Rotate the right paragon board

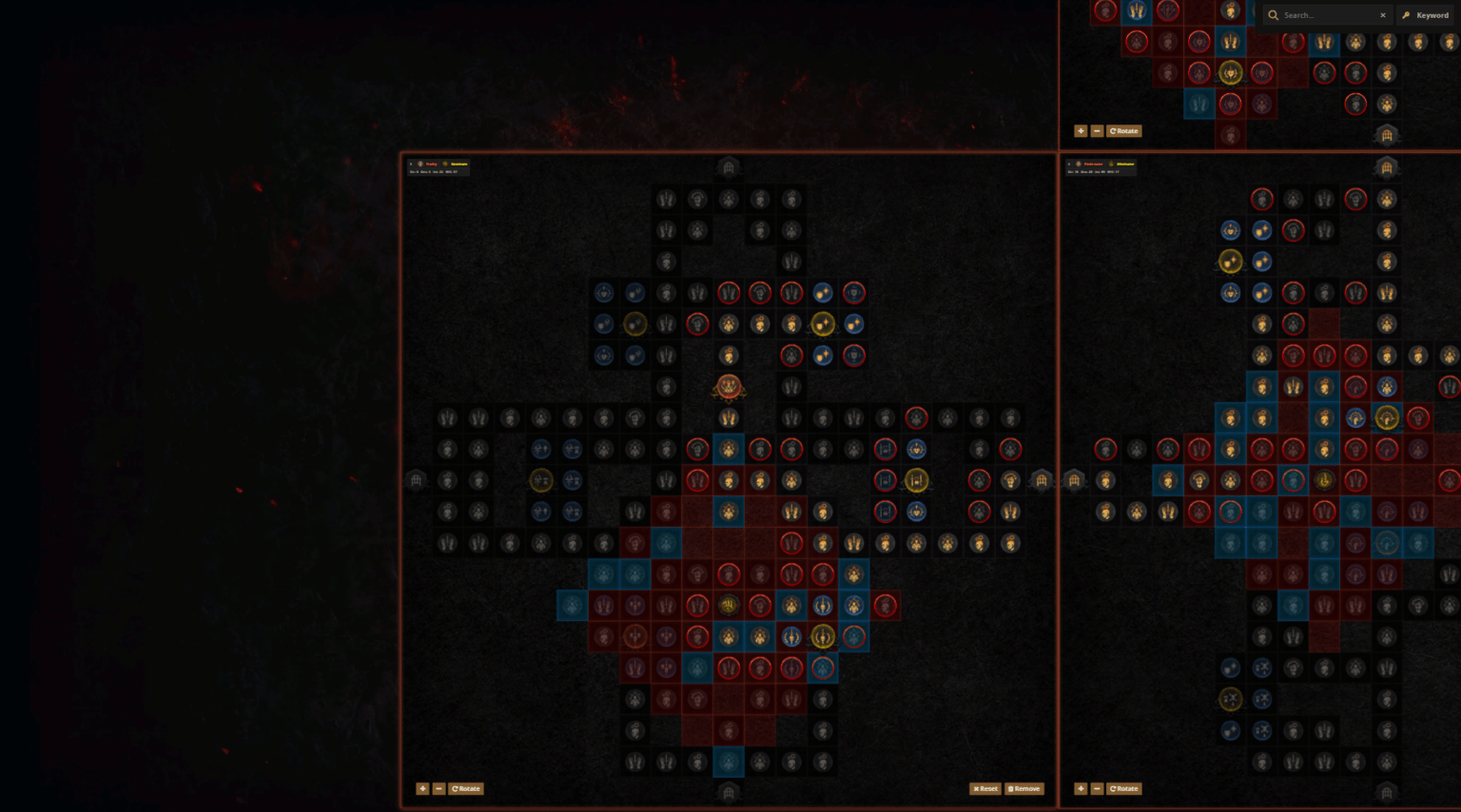(1123, 788)
